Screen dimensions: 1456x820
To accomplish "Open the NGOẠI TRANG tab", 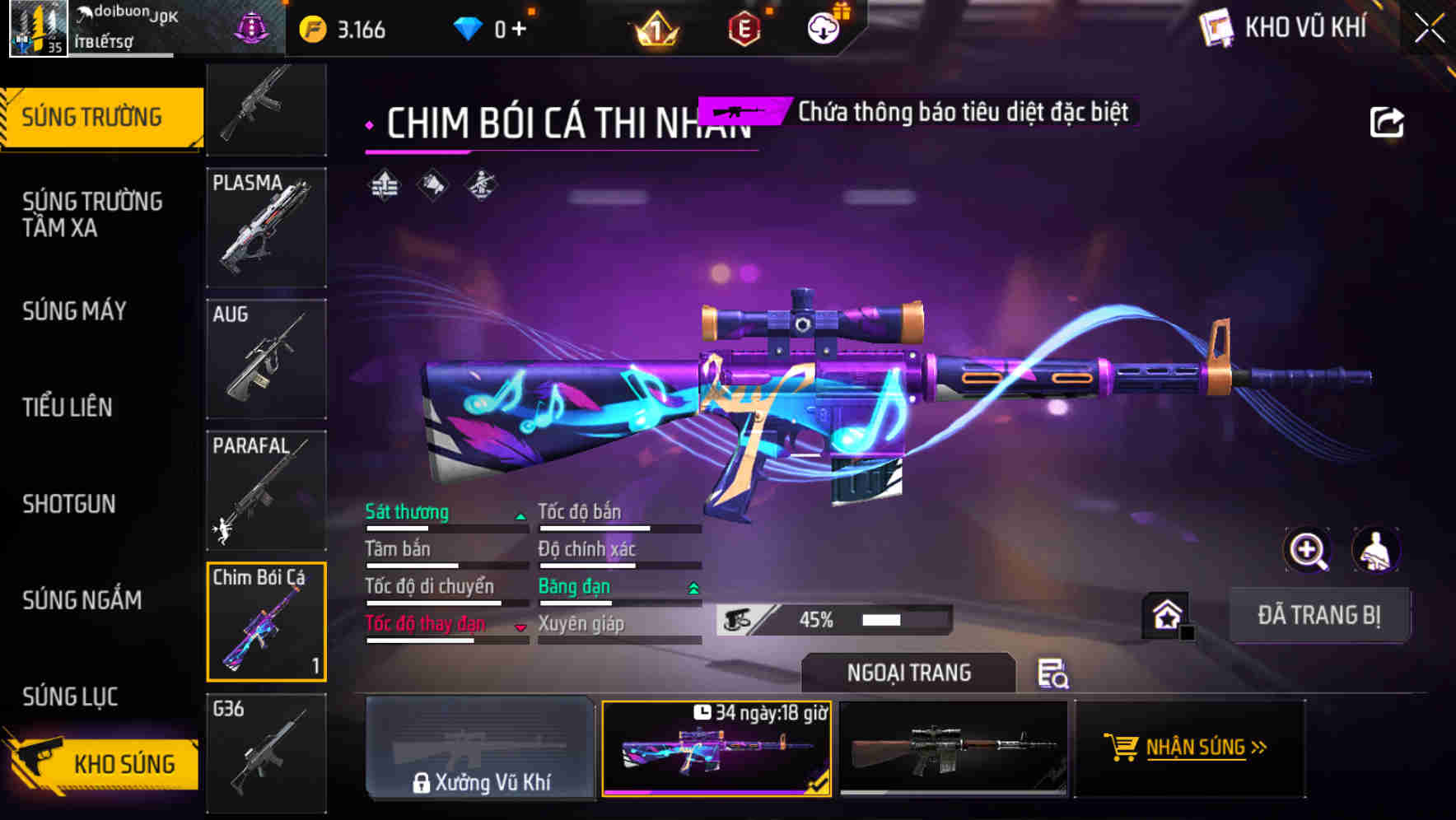I will point(908,672).
